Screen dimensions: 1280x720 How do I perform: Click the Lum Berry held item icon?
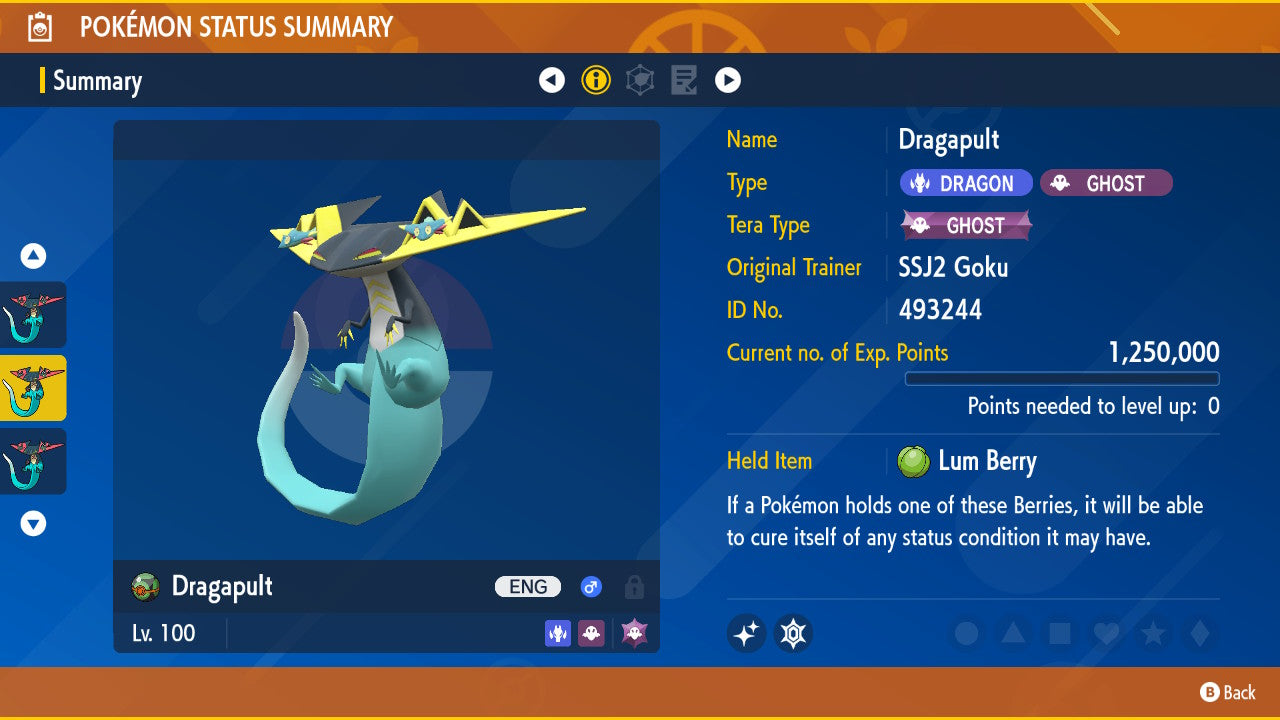coord(913,461)
